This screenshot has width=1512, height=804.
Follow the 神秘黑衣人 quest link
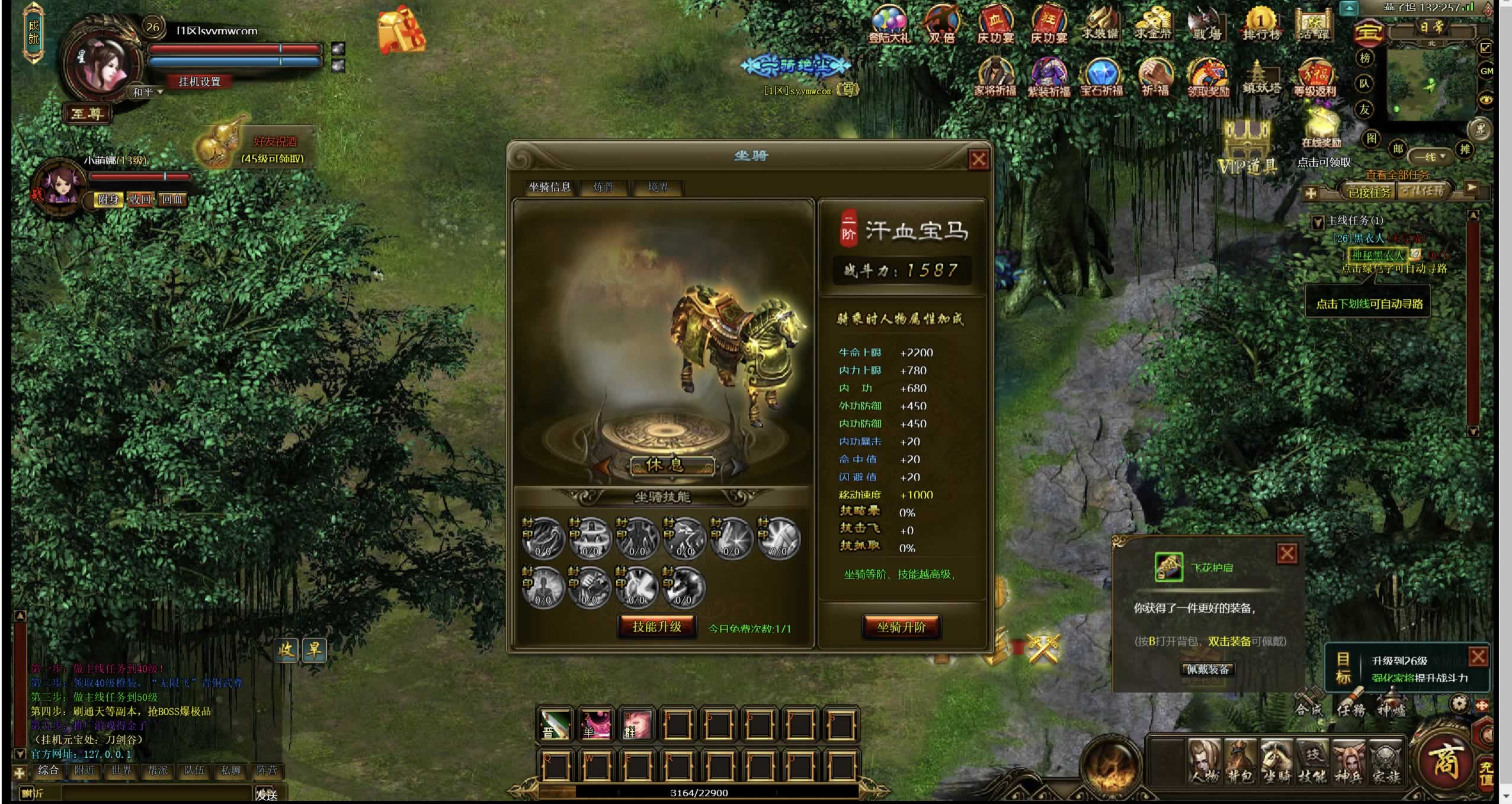(x=1377, y=255)
